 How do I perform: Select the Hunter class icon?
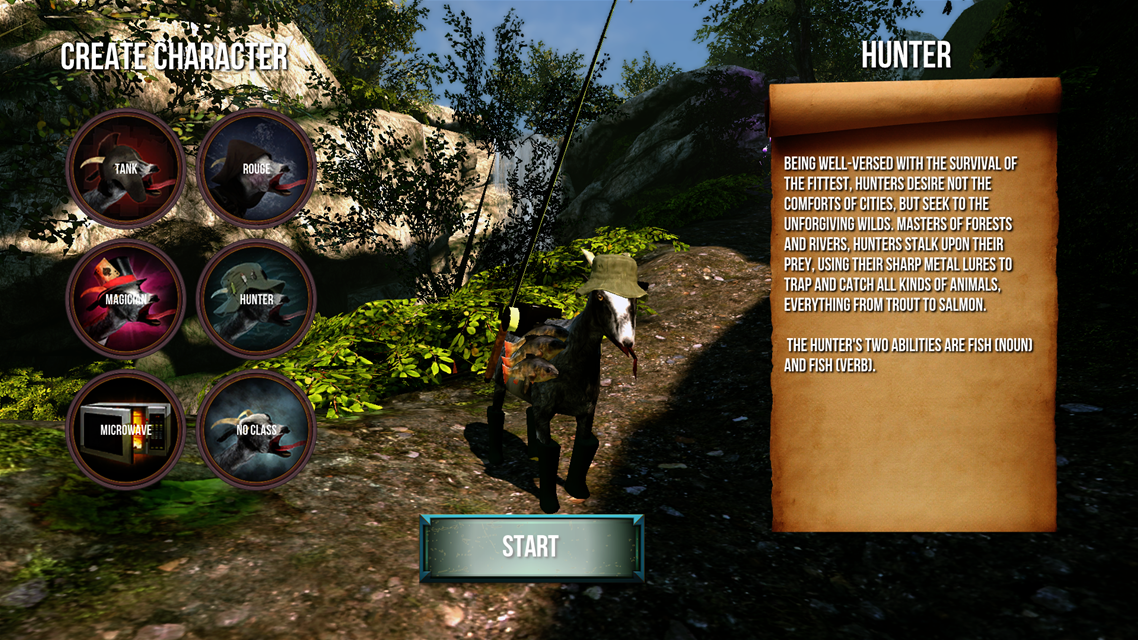[x=256, y=299]
